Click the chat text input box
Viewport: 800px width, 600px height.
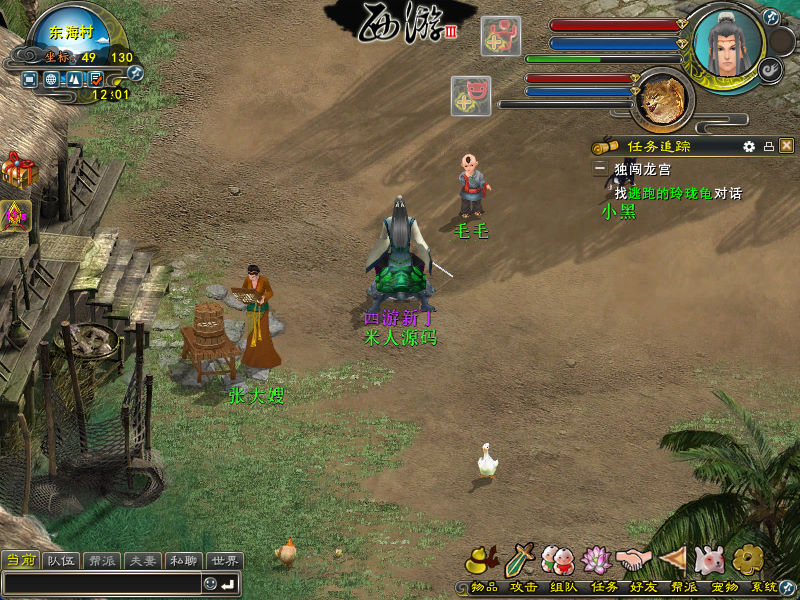click(100, 583)
